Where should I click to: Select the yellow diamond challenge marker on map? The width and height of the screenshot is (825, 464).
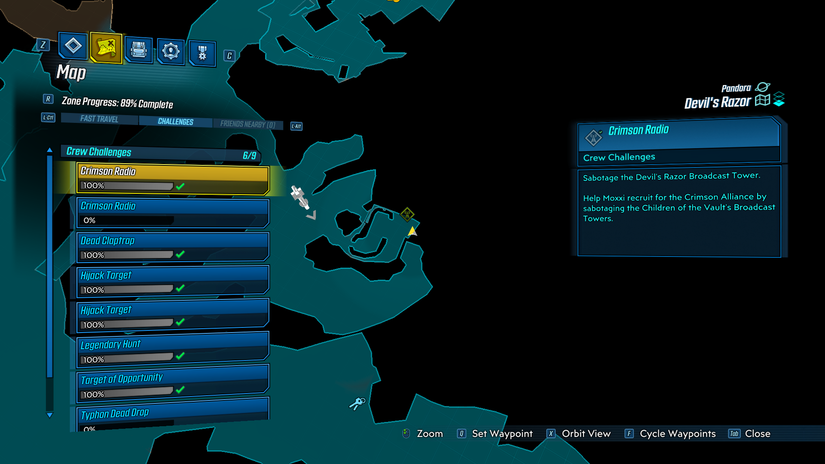[407, 214]
